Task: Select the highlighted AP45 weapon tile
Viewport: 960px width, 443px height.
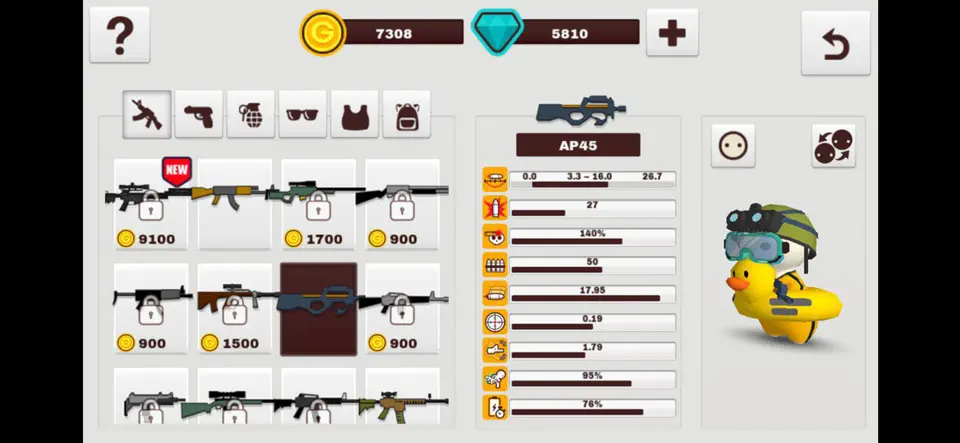Action: (318, 309)
